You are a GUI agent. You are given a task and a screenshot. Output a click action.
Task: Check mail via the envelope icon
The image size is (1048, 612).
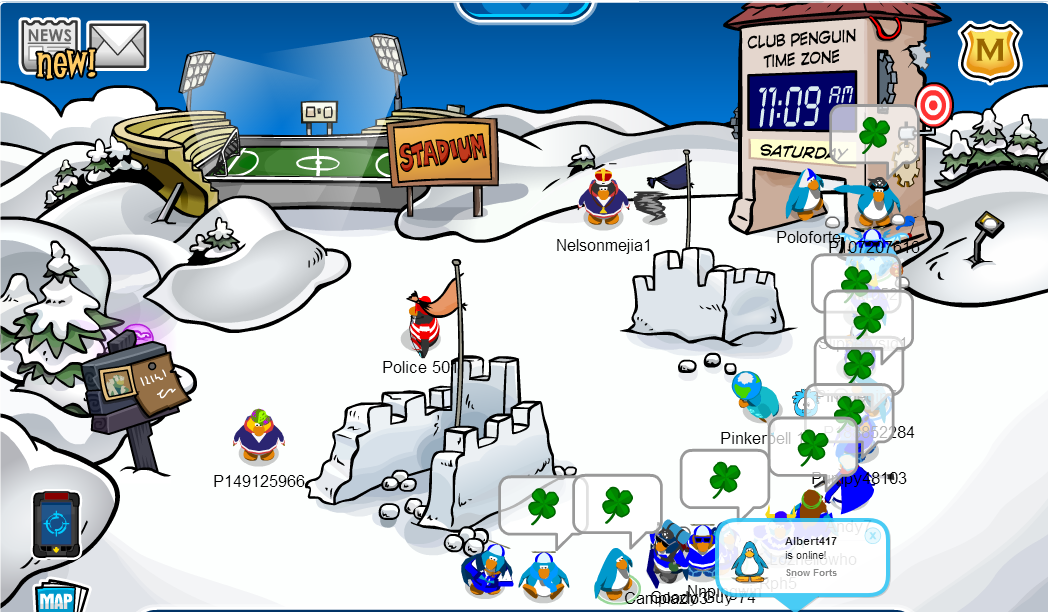[118, 45]
